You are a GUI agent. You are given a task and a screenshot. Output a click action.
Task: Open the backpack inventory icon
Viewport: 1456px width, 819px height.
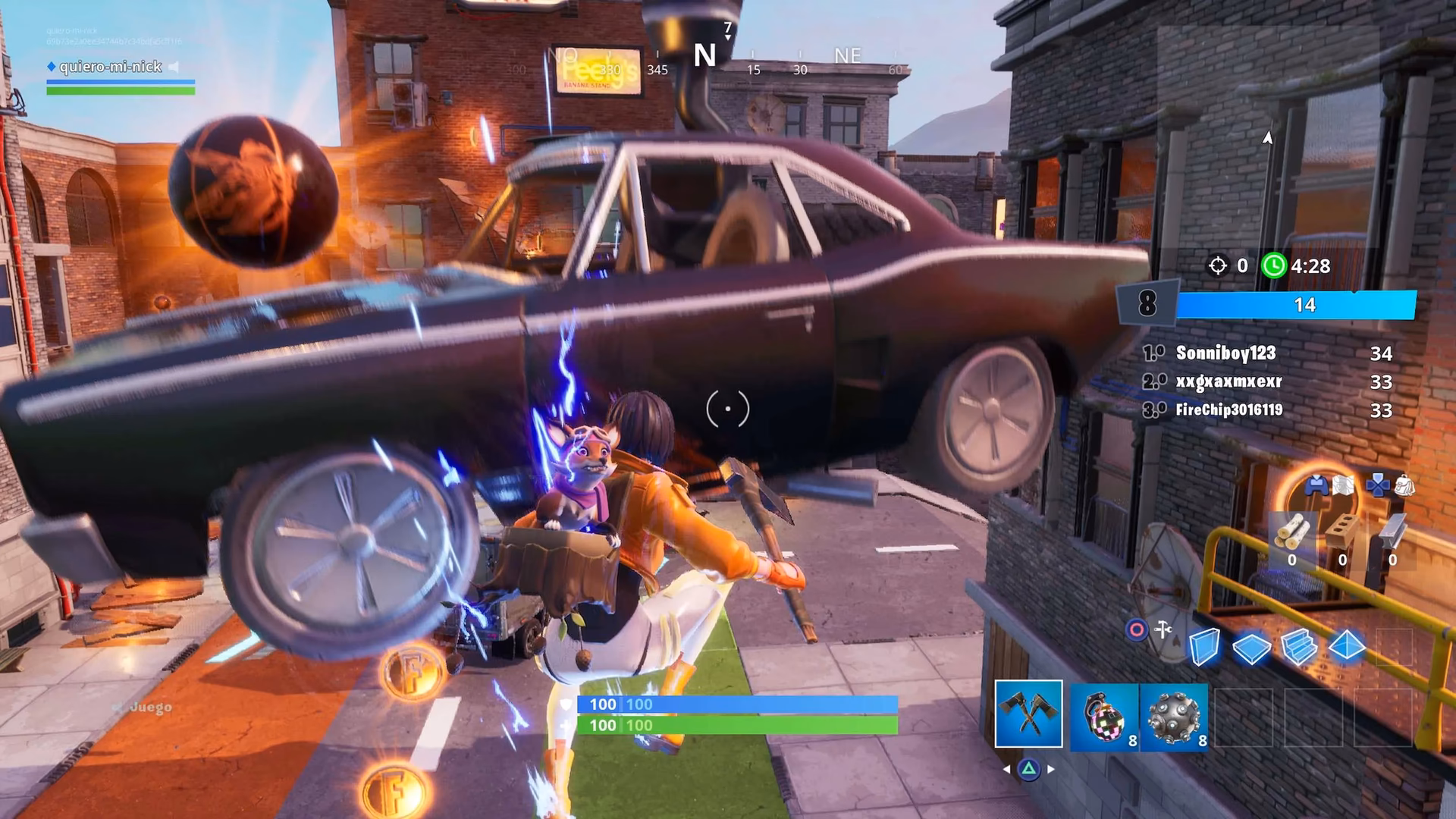click(1404, 485)
